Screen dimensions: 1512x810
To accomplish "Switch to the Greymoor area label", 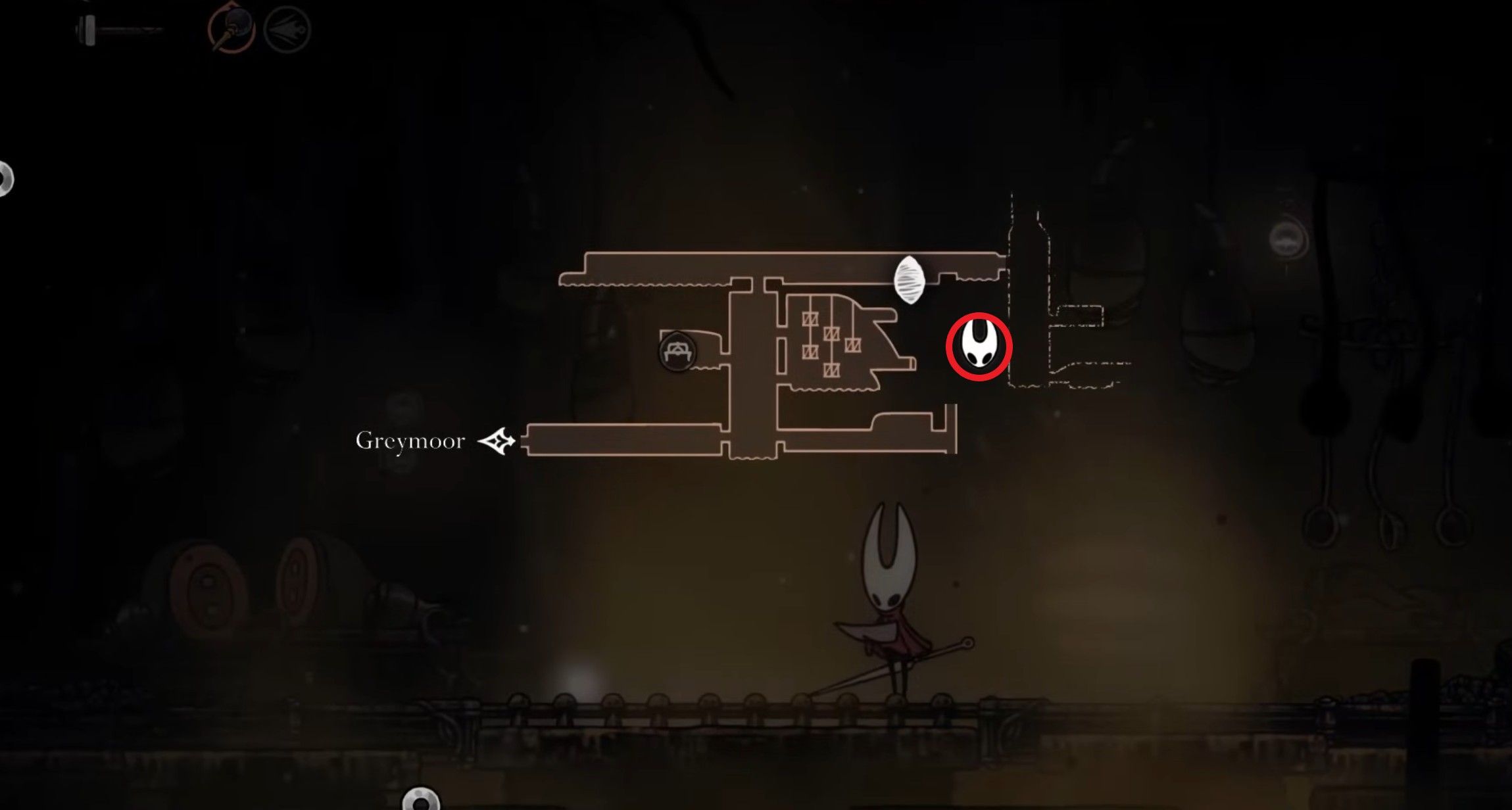I will coord(410,441).
